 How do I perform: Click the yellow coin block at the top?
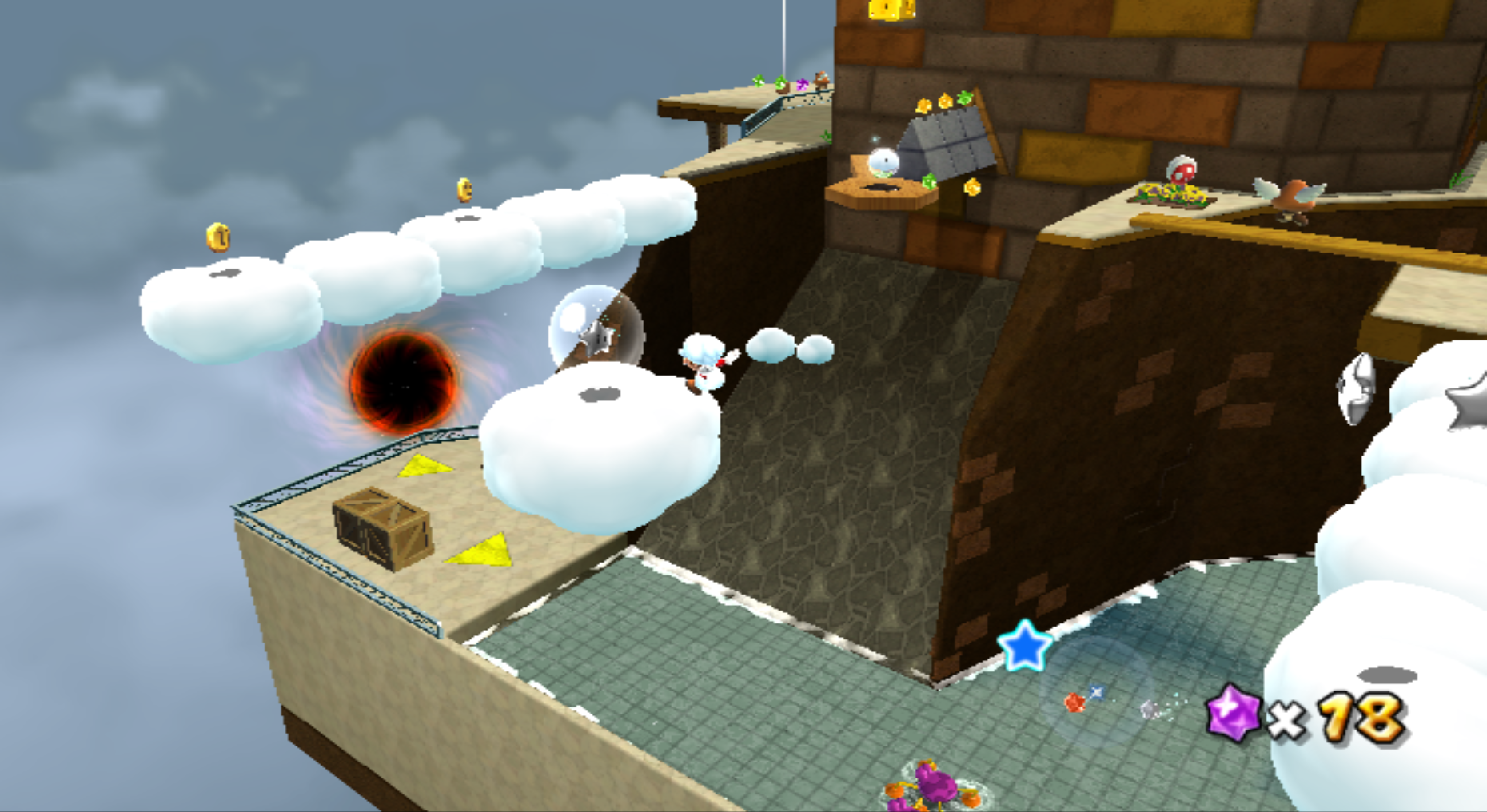(x=883, y=11)
